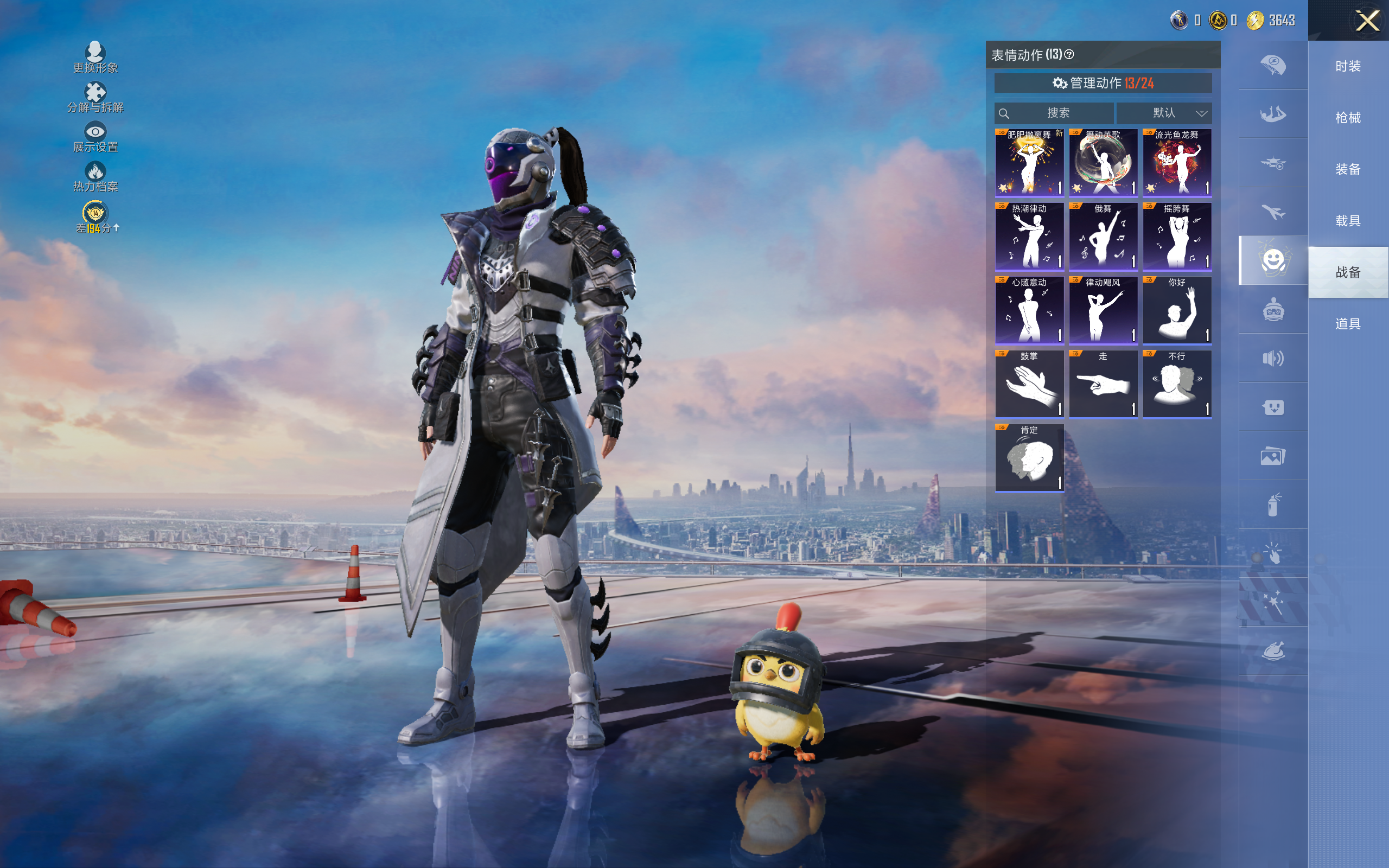Choose the 流光鱼龙舞 emote tile
1389x868 pixels.
pos(1177,163)
